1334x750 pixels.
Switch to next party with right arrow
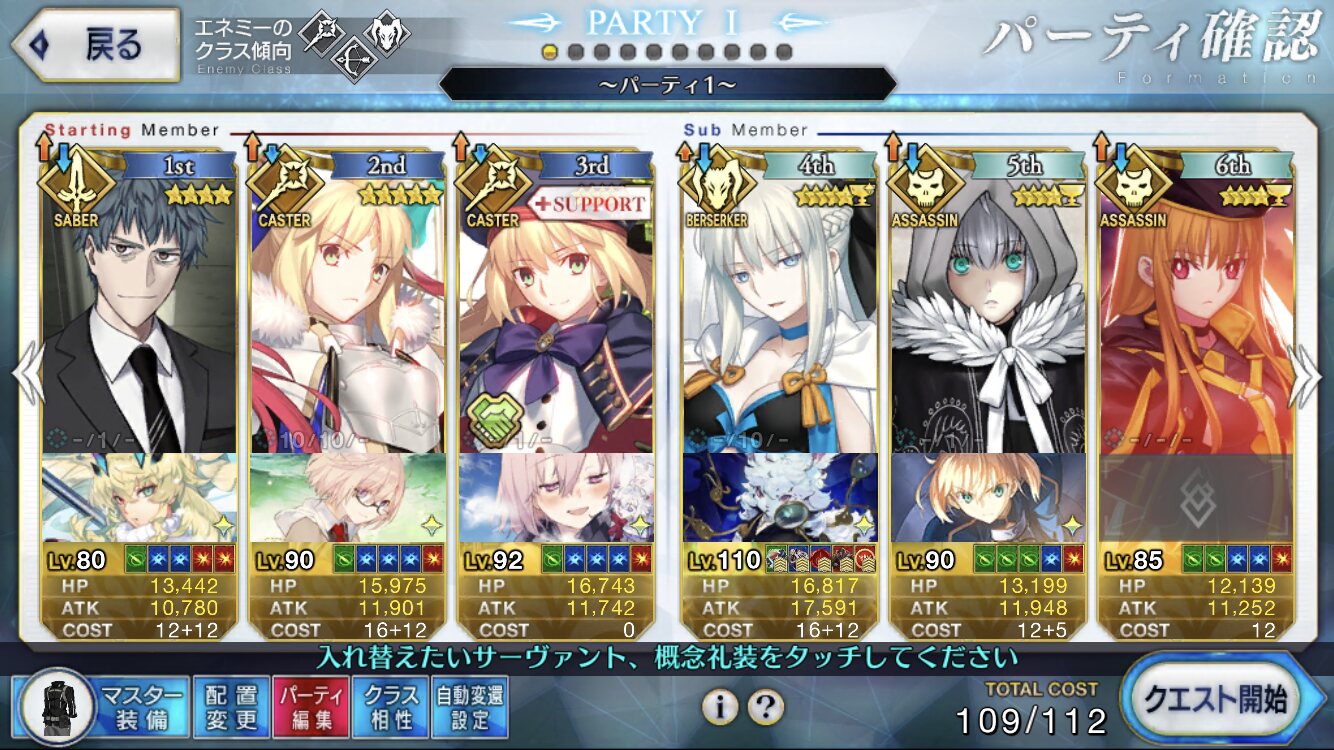coord(1305,376)
